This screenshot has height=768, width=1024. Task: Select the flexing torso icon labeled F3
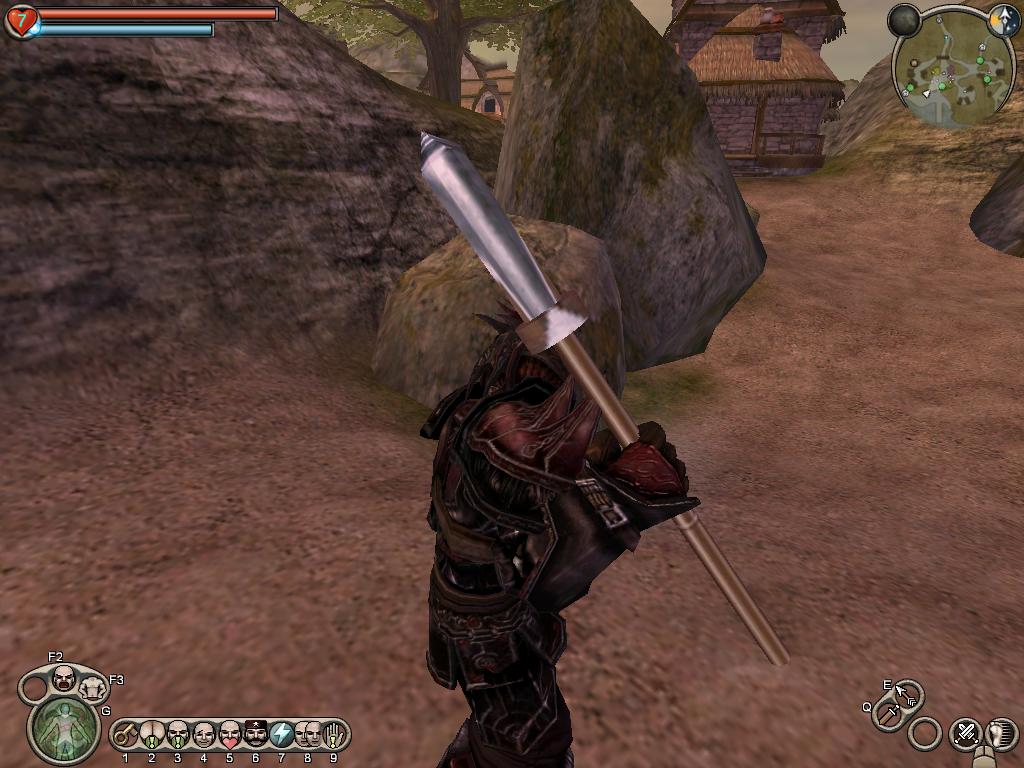(92, 689)
